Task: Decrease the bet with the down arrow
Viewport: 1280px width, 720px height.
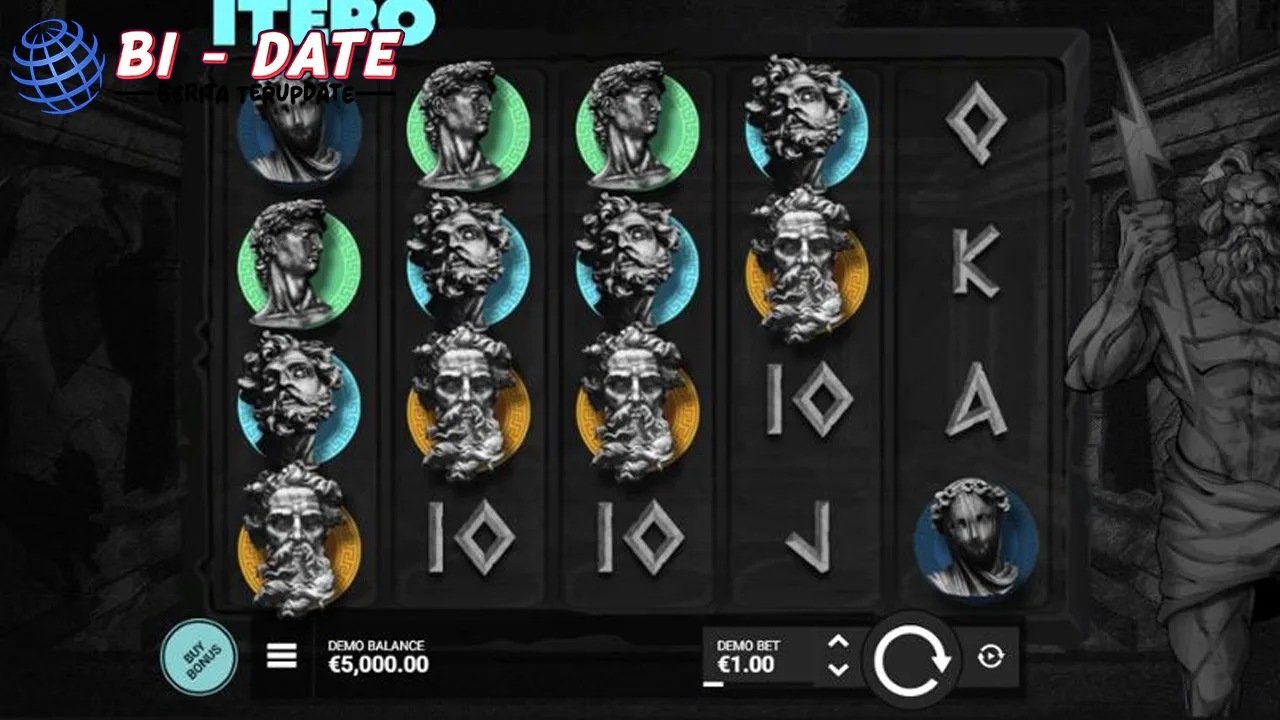Action: point(838,668)
